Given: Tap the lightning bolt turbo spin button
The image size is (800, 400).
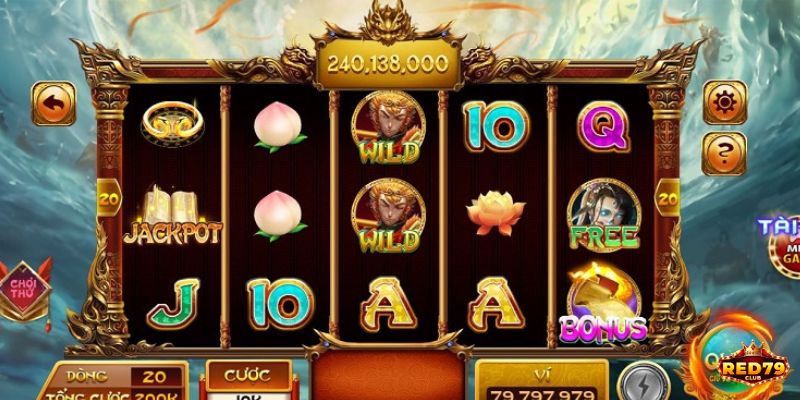Looking at the screenshot, I should pos(638,383).
